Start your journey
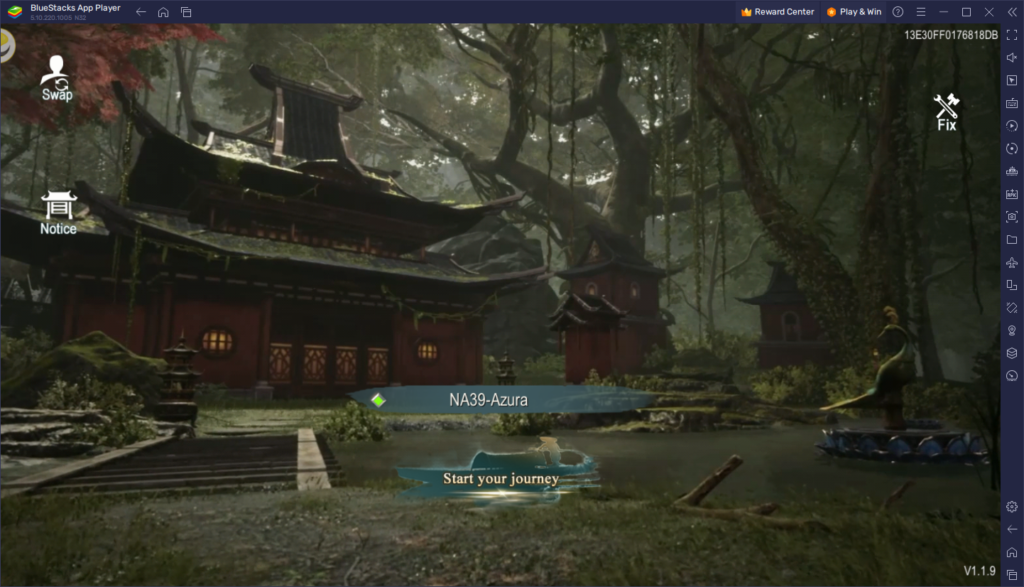This screenshot has width=1024, height=587. point(500,478)
